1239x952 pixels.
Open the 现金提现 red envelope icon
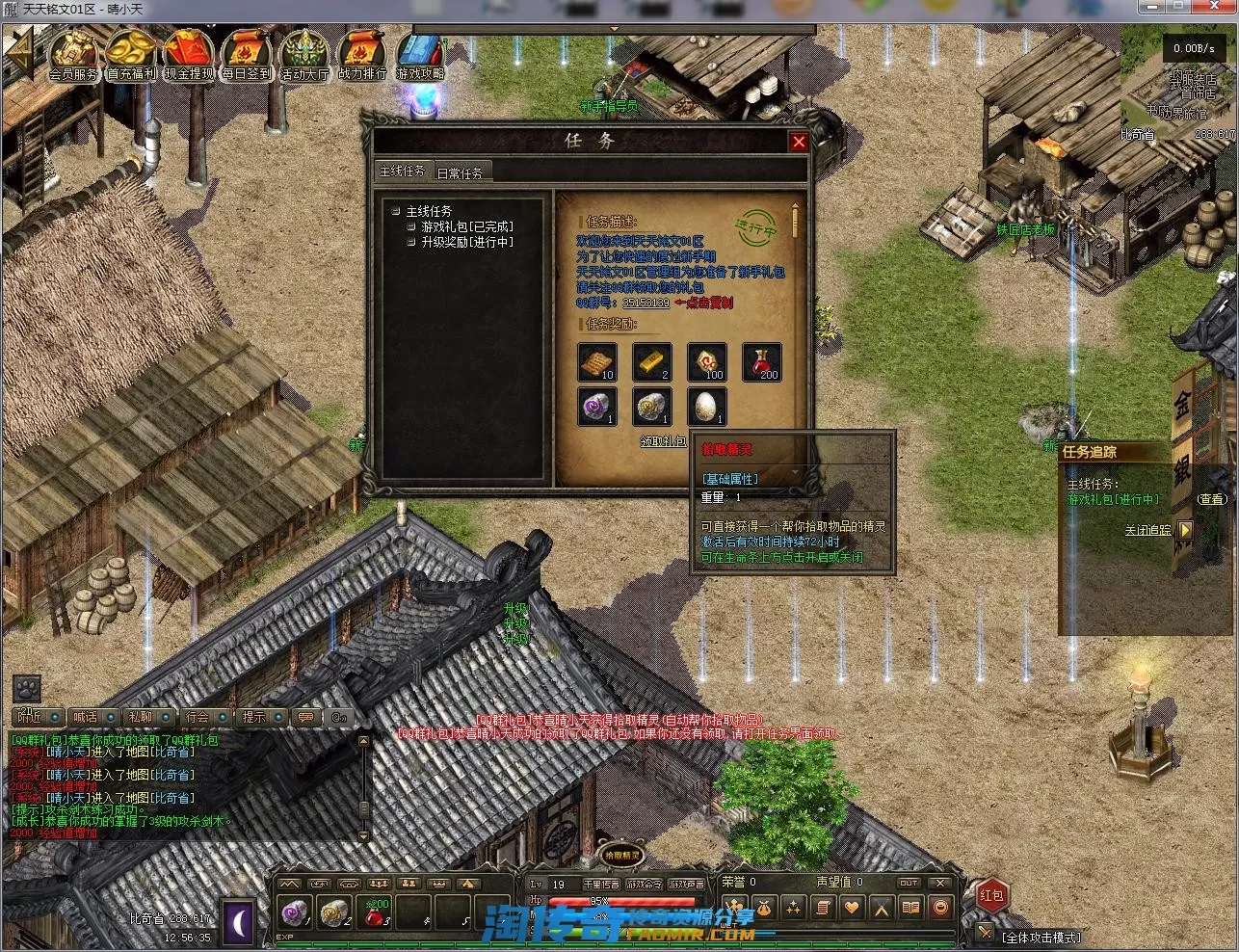[x=189, y=56]
